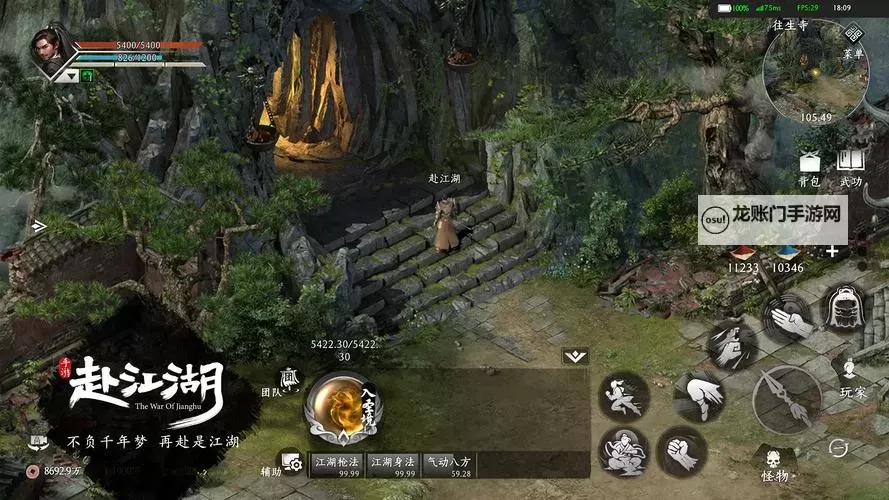Select the 江湖身法 skill slot
Image resolution: width=889 pixels, height=500 pixels.
pyautogui.click(x=392, y=465)
